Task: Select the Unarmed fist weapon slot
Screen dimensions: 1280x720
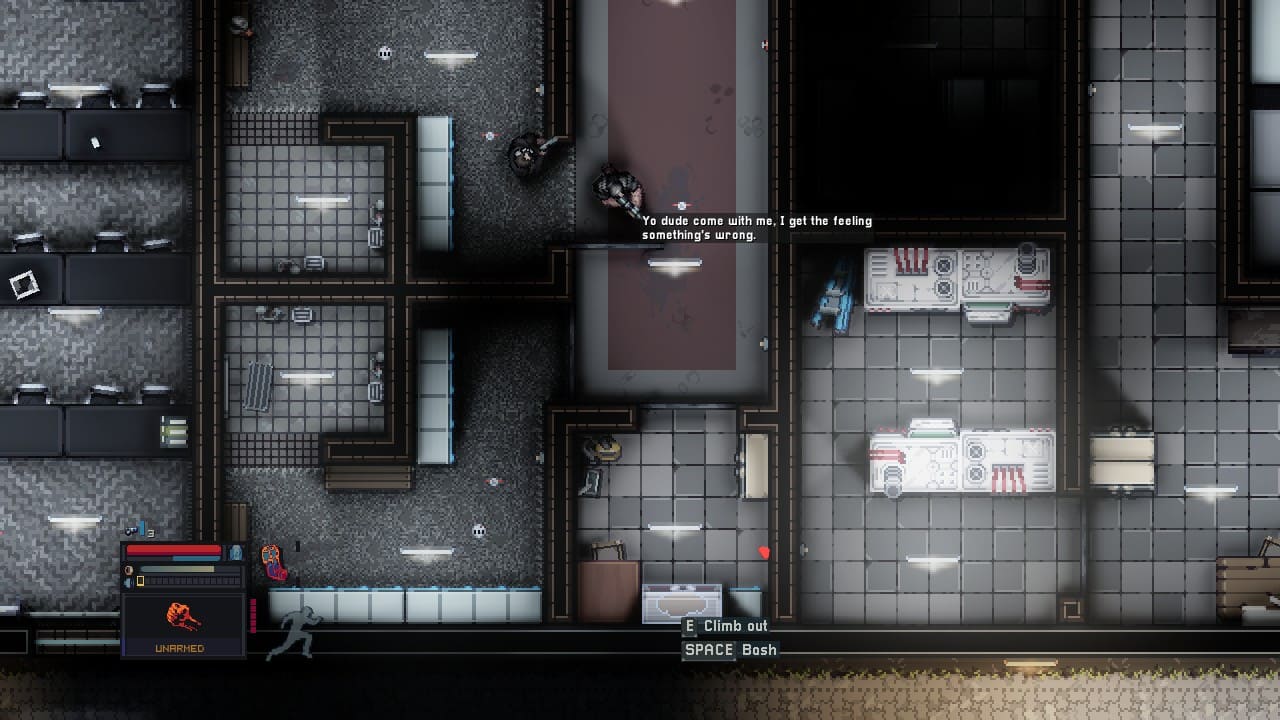Action: point(182,622)
